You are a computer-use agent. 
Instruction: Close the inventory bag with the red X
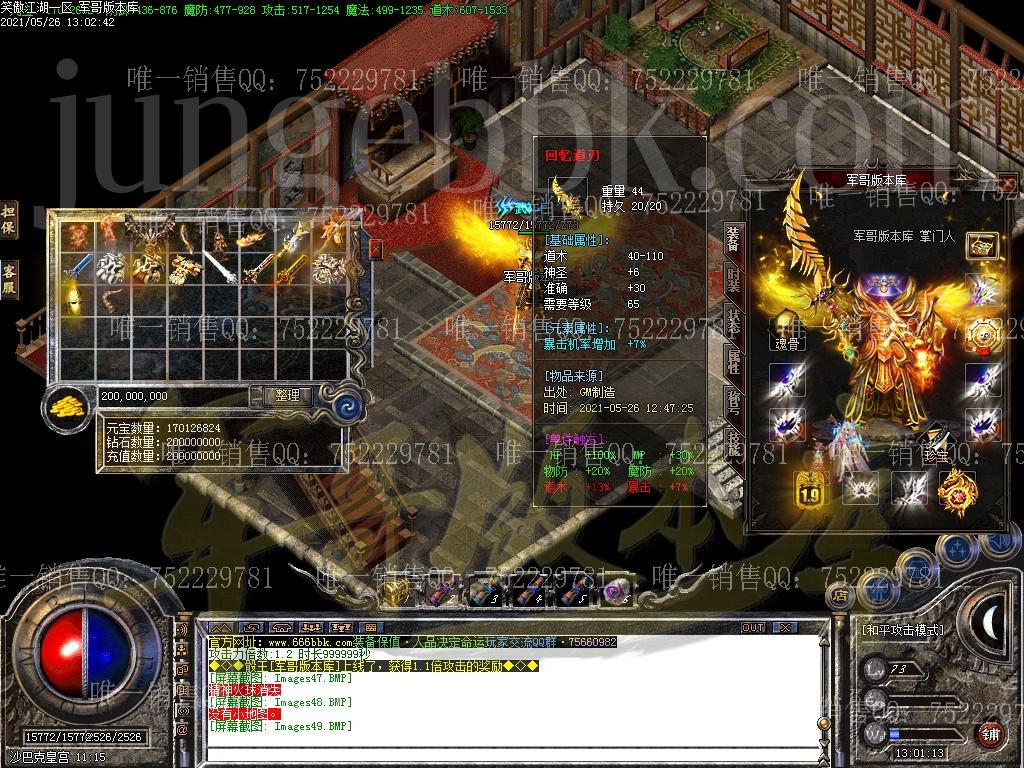click(376, 248)
